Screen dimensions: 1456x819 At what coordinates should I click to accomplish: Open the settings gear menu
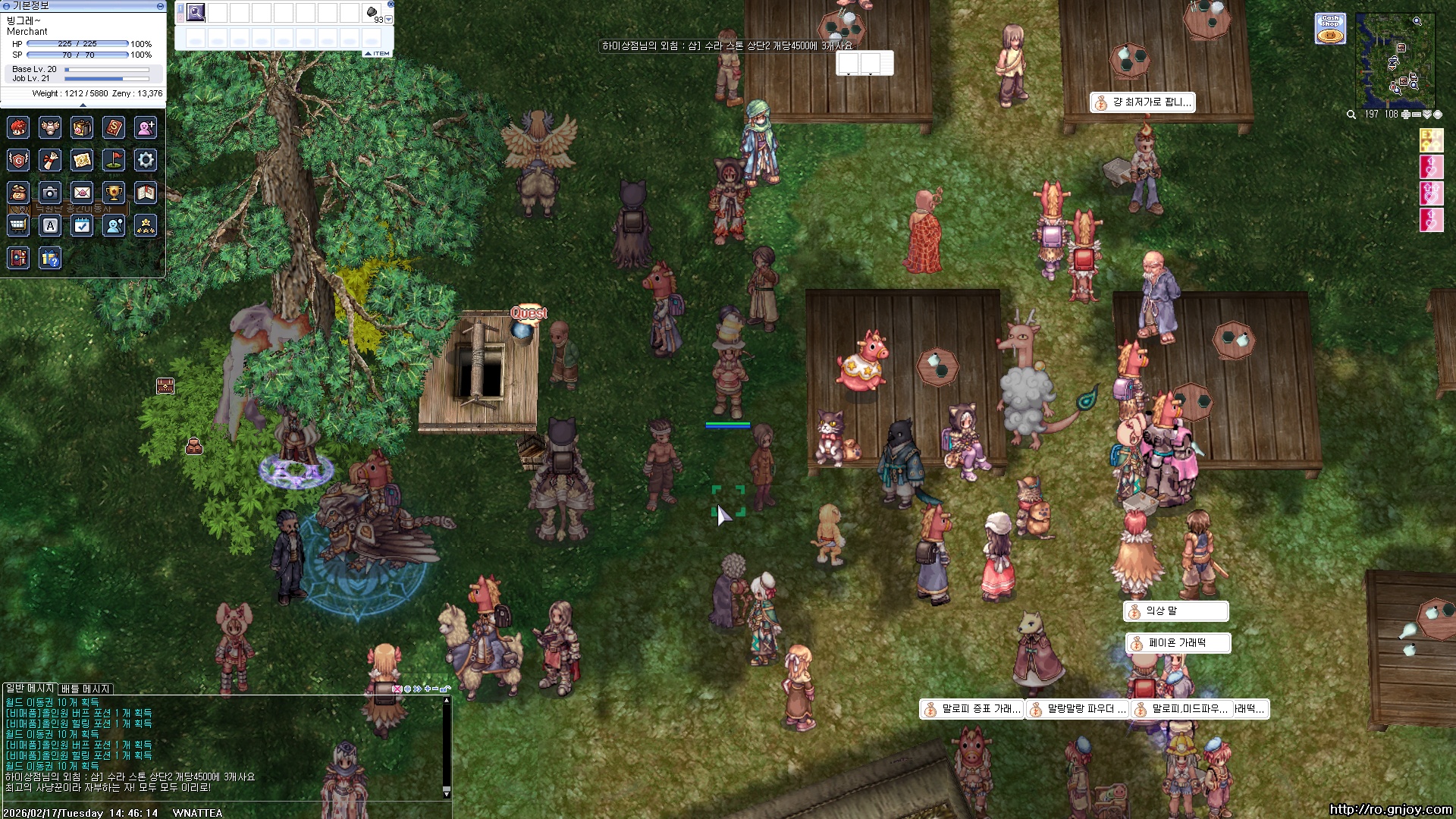tap(146, 160)
